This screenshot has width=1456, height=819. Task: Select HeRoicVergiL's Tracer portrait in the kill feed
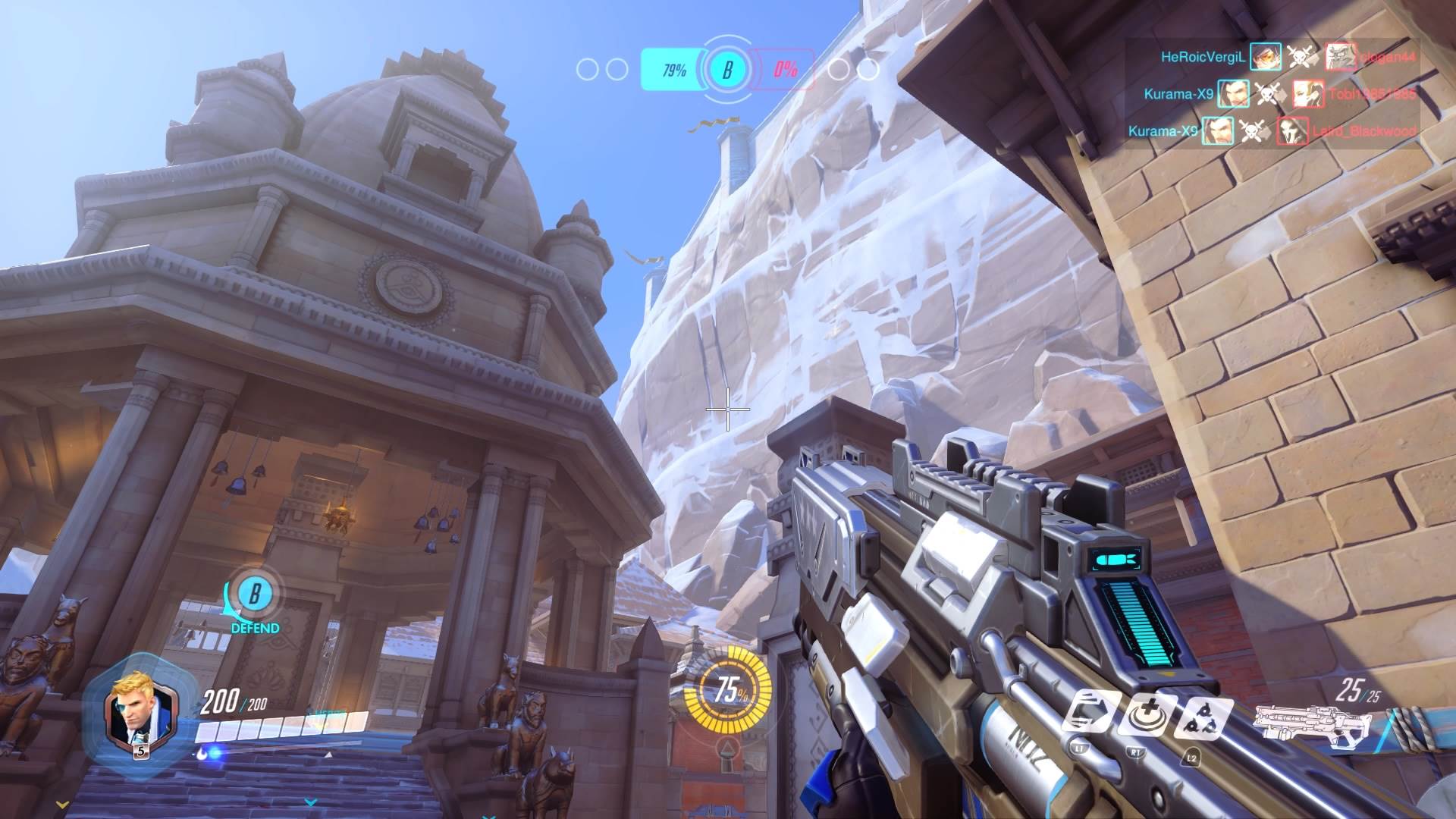click(x=1266, y=57)
